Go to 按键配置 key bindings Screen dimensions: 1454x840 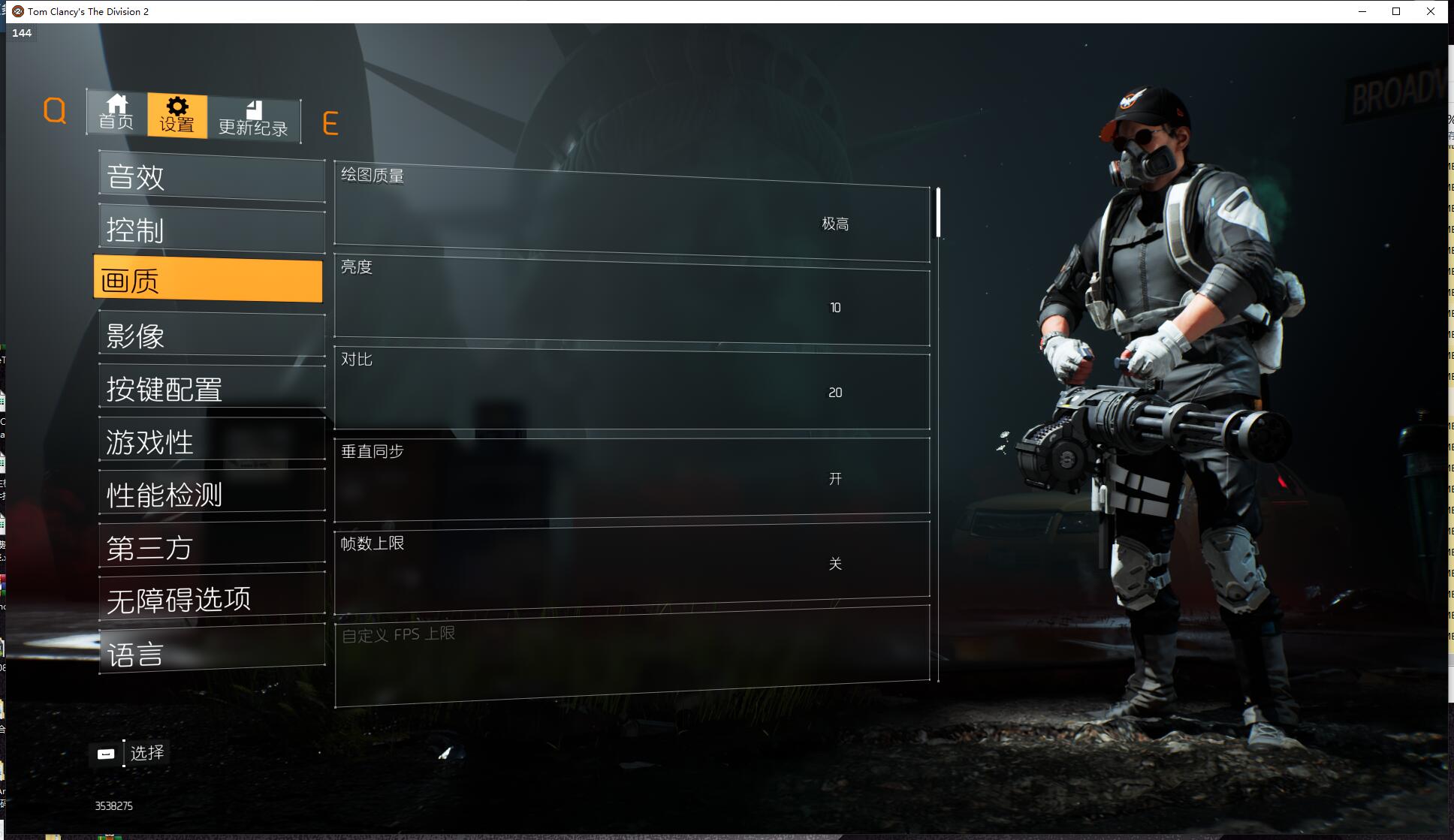click(212, 389)
